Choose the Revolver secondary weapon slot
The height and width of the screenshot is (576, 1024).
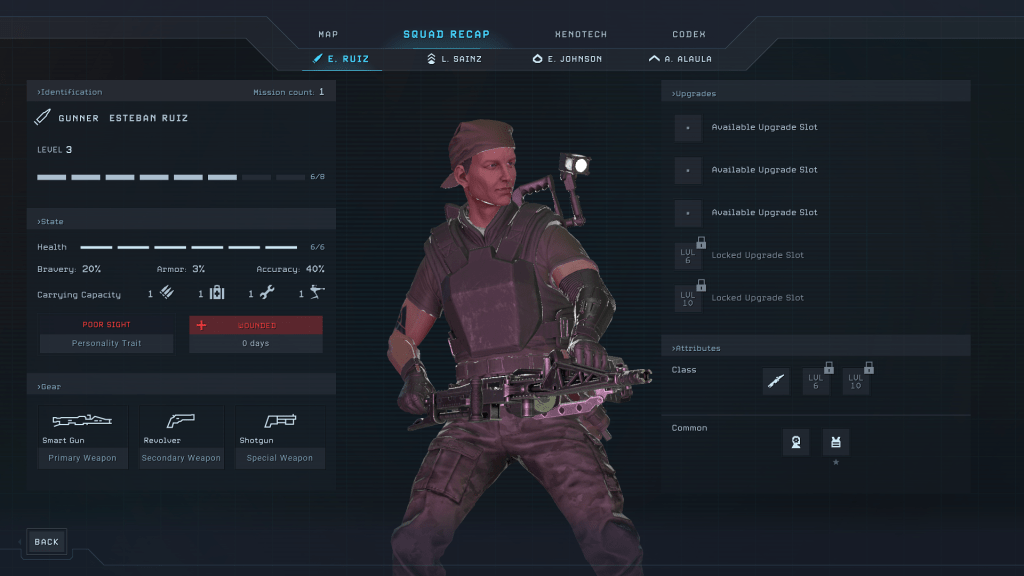pos(181,436)
